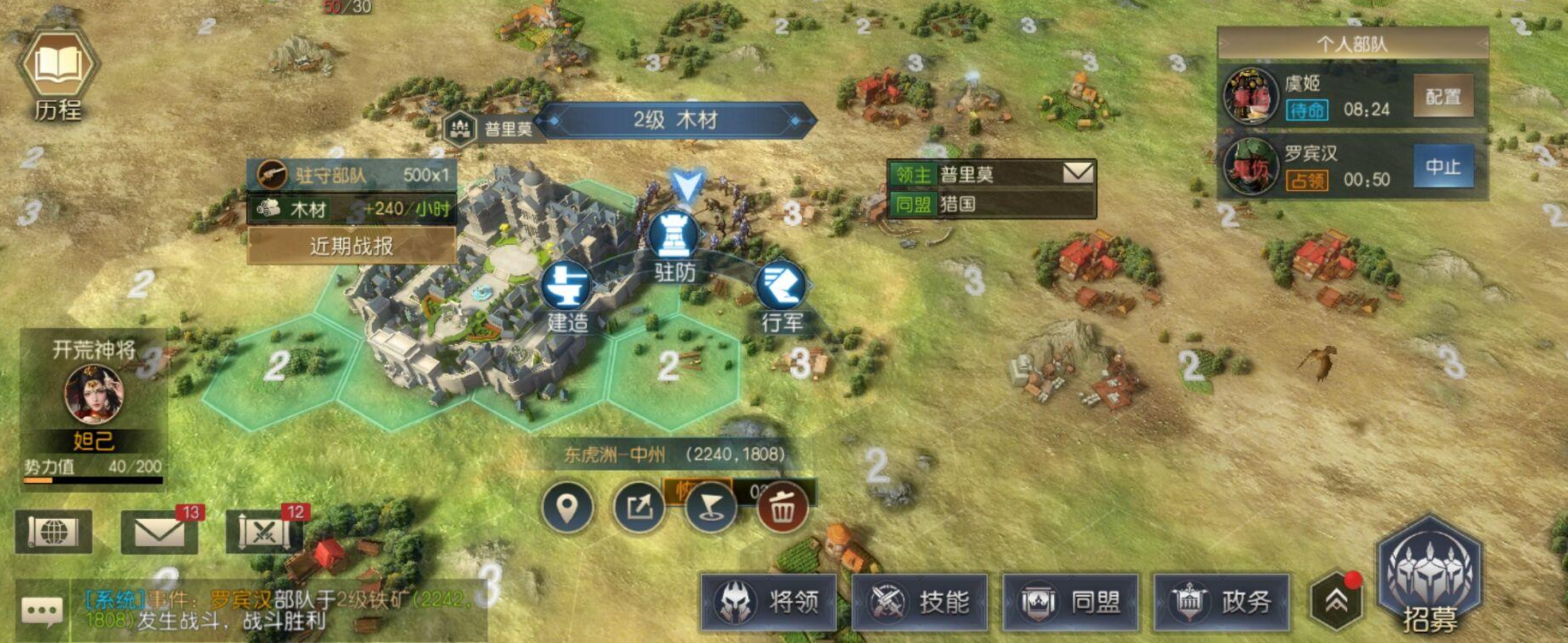Share this tile's coordinates
Viewport: 1568px width, 643px height.
[x=638, y=508]
